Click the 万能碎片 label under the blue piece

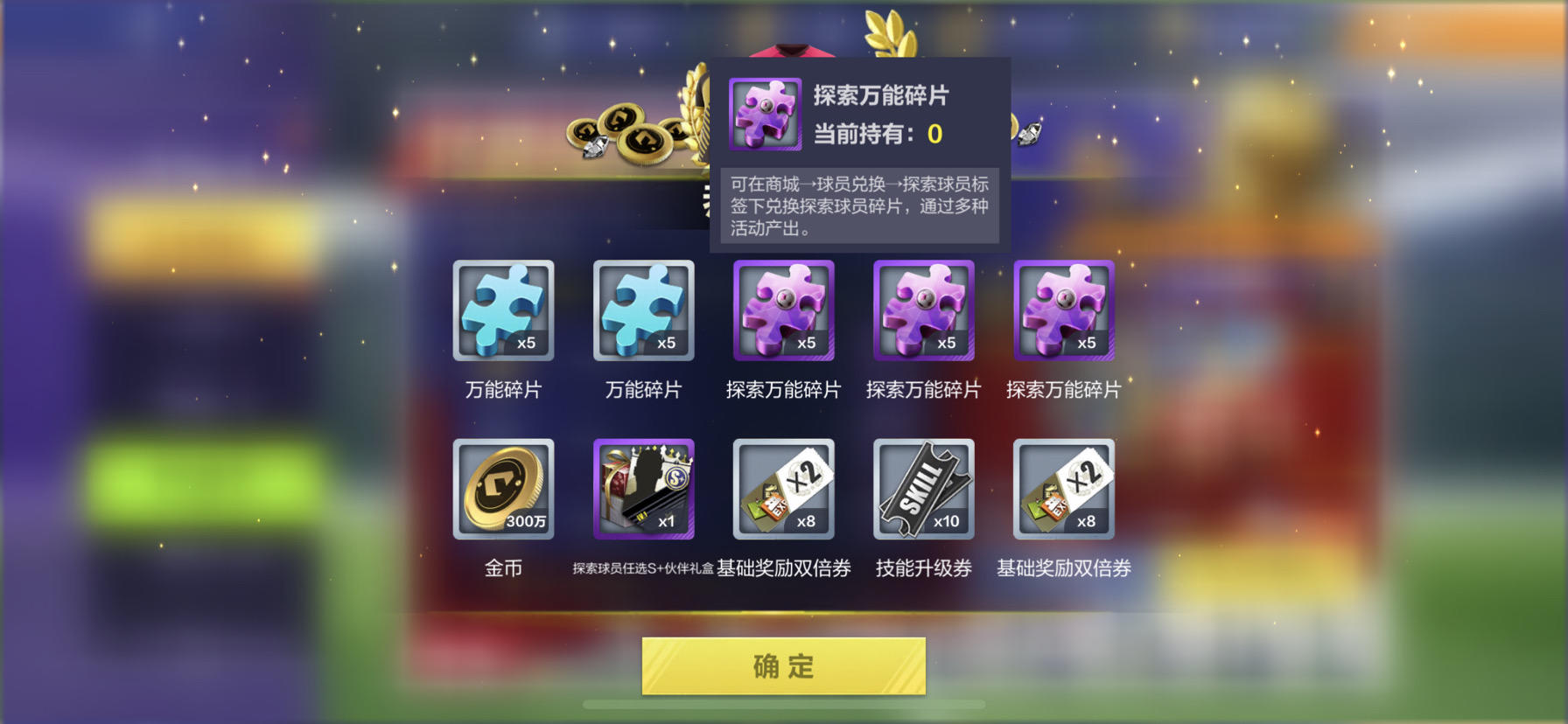(x=504, y=389)
